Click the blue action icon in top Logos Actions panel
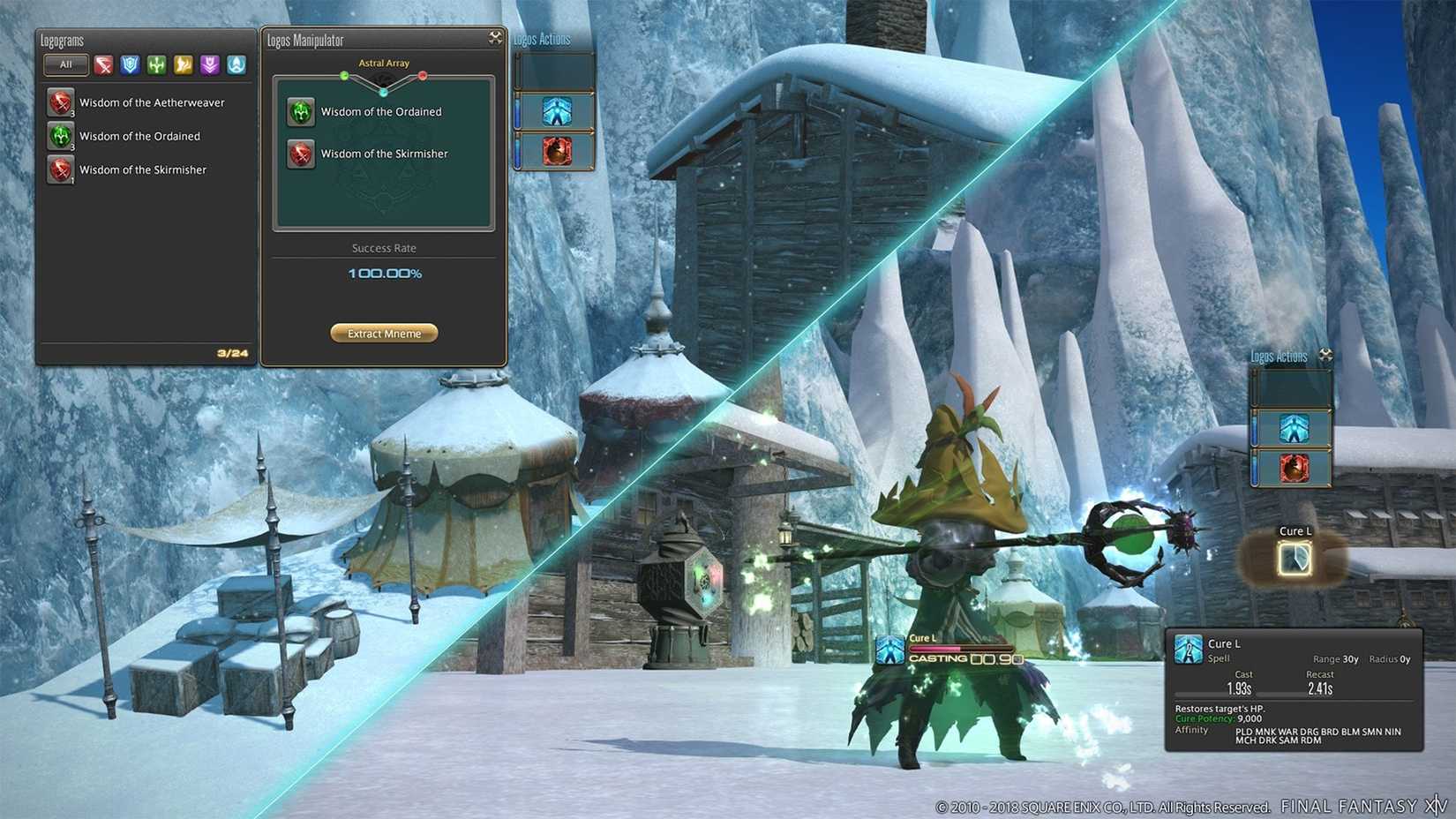Image resolution: width=1456 pixels, height=819 pixels. coord(556,110)
